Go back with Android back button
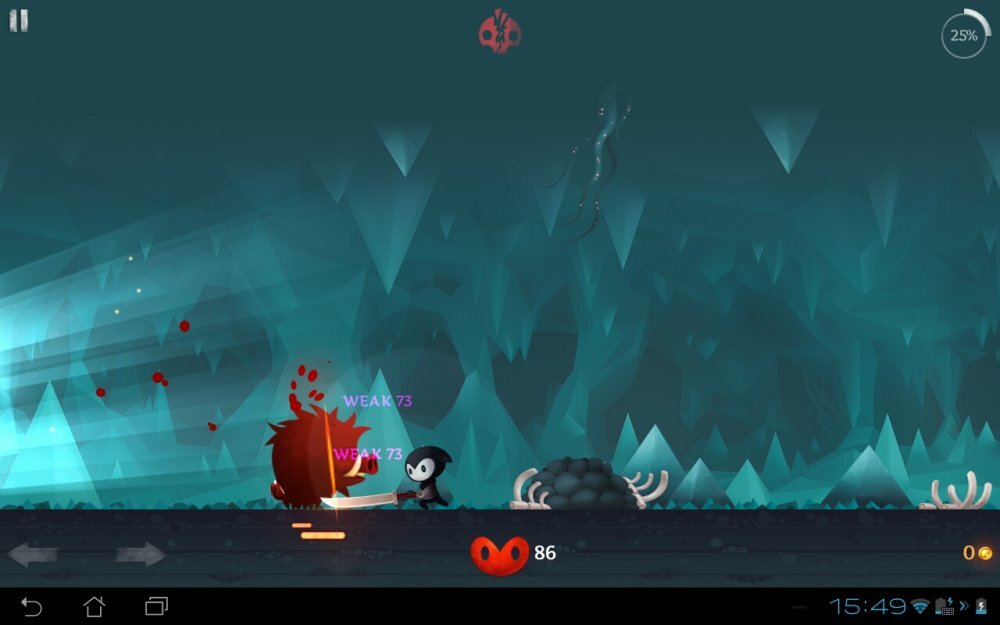Image resolution: width=1000 pixels, height=625 pixels. 32,606
